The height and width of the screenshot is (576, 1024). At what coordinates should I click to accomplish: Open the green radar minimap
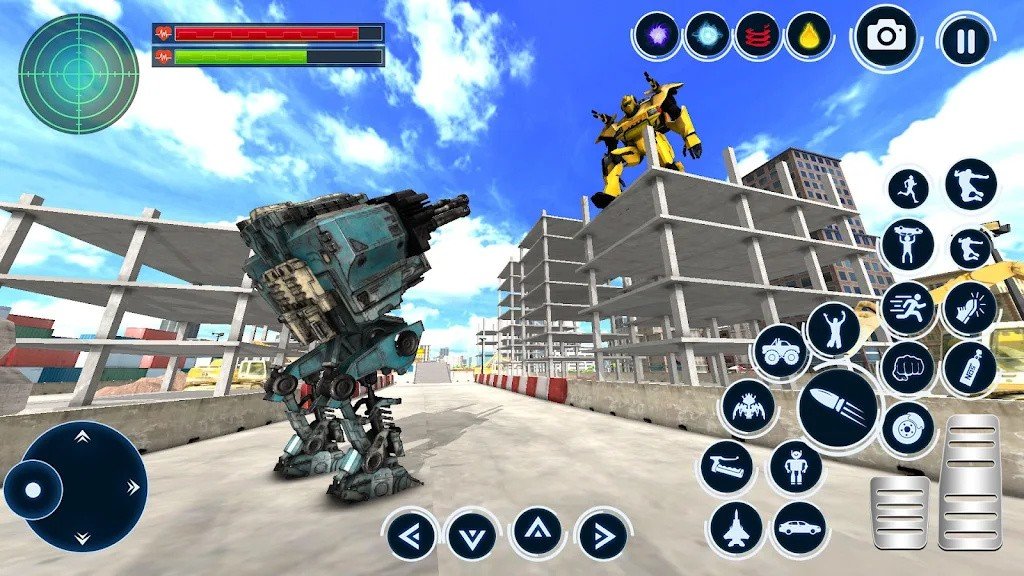(78, 73)
